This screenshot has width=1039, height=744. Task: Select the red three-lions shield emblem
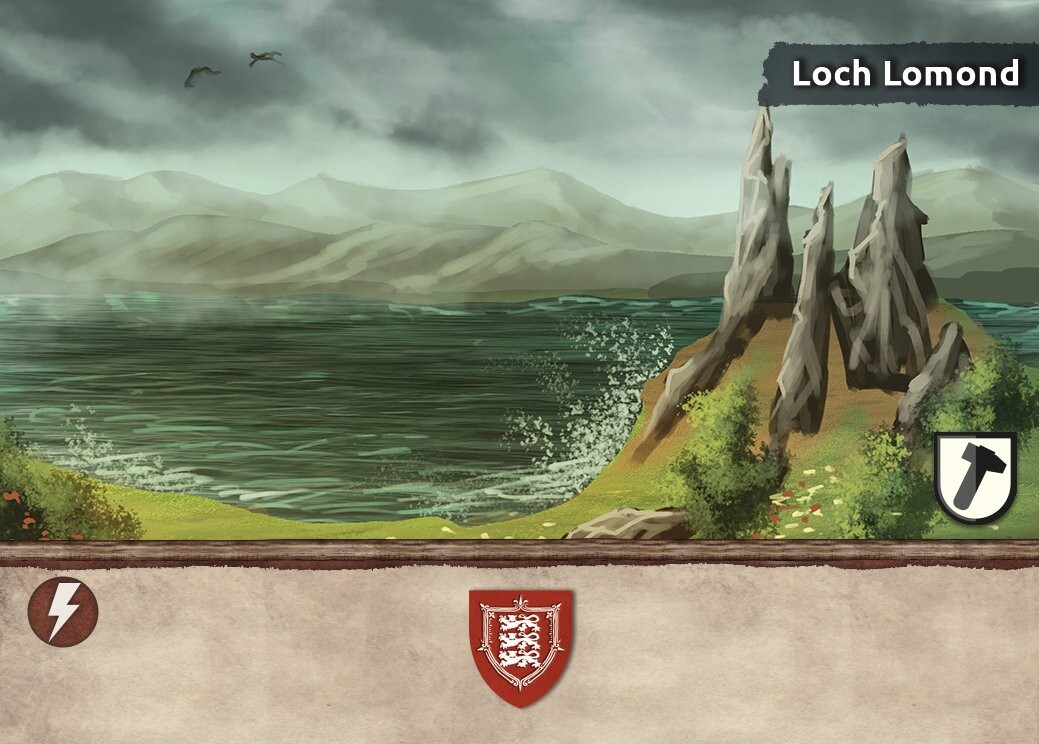[520, 644]
